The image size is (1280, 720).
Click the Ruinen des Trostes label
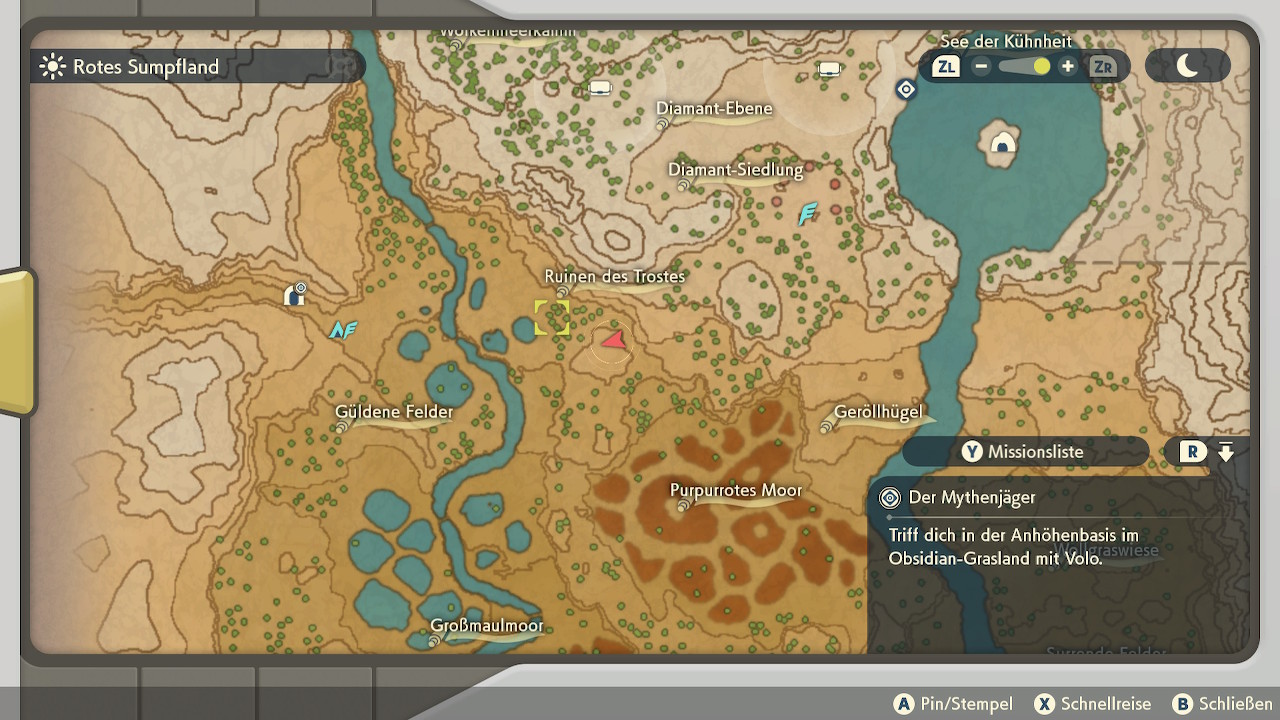614,277
